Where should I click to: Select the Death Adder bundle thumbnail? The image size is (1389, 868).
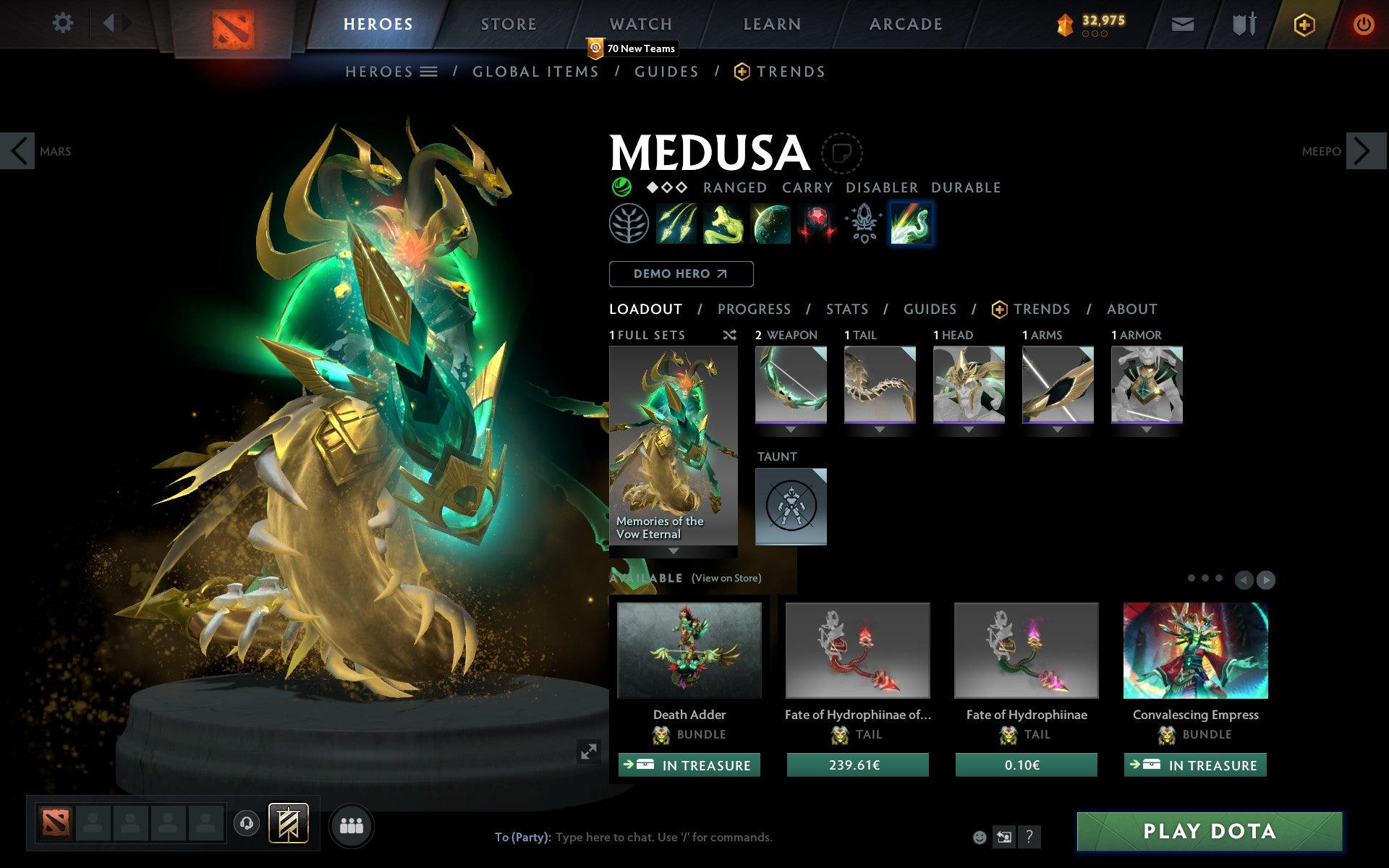[689, 651]
